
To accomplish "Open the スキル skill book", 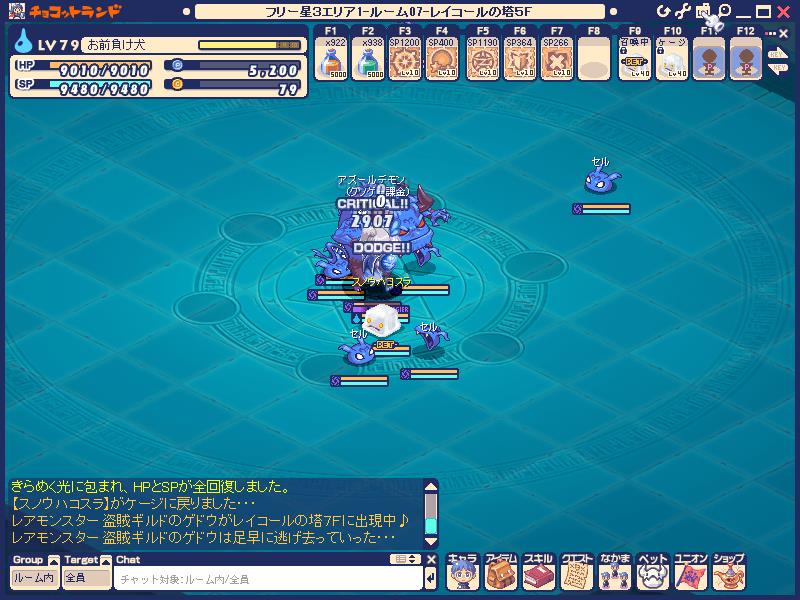I will 538,572.
